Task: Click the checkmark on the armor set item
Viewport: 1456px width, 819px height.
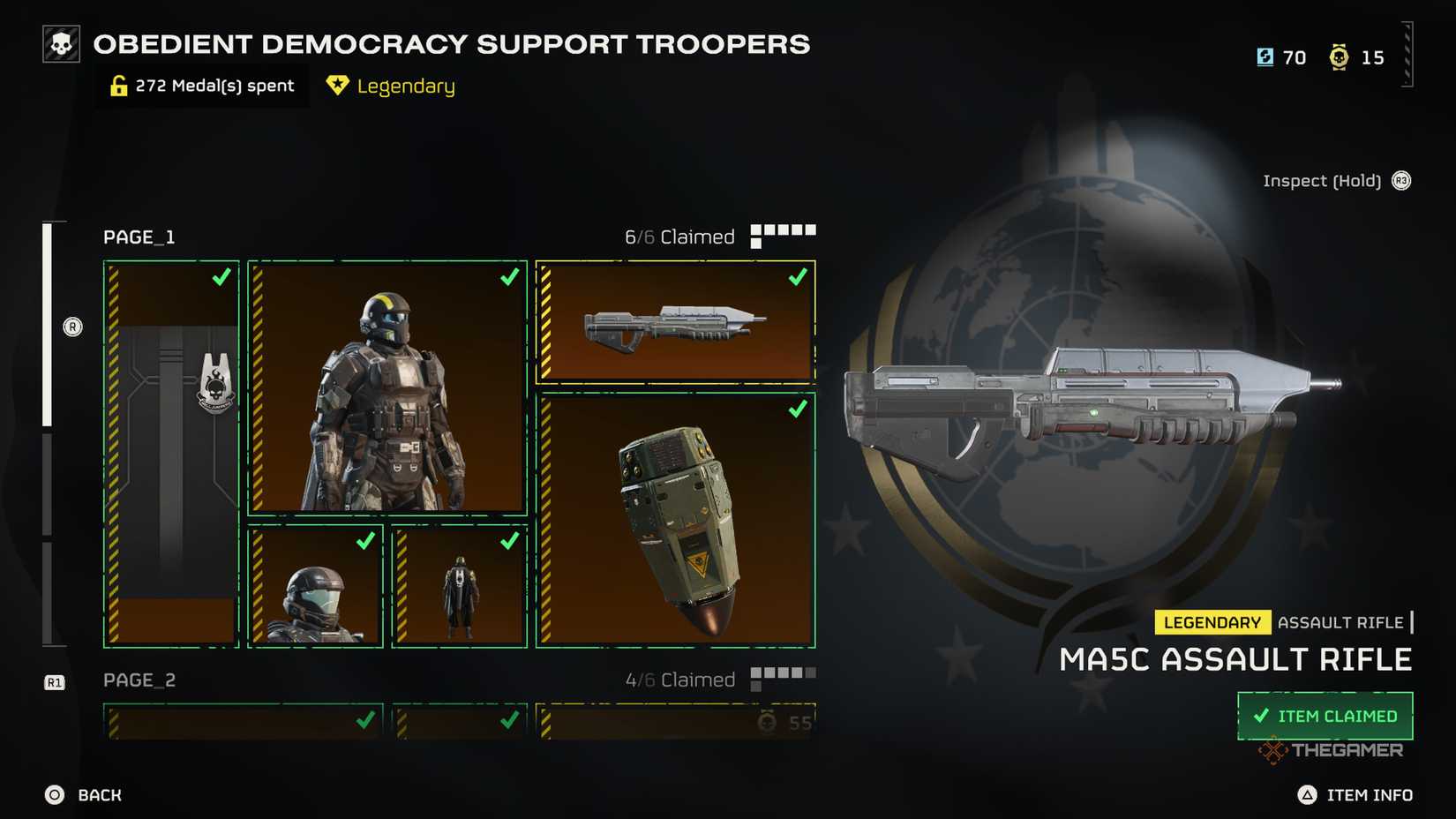Action: click(508, 277)
